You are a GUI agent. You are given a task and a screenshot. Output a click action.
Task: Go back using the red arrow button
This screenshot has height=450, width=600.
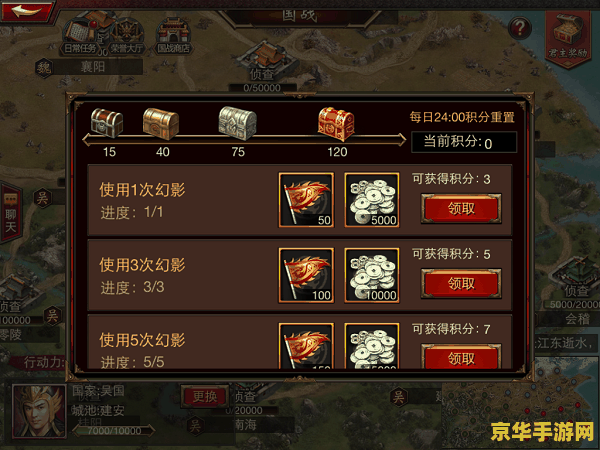[x=29, y=12]
